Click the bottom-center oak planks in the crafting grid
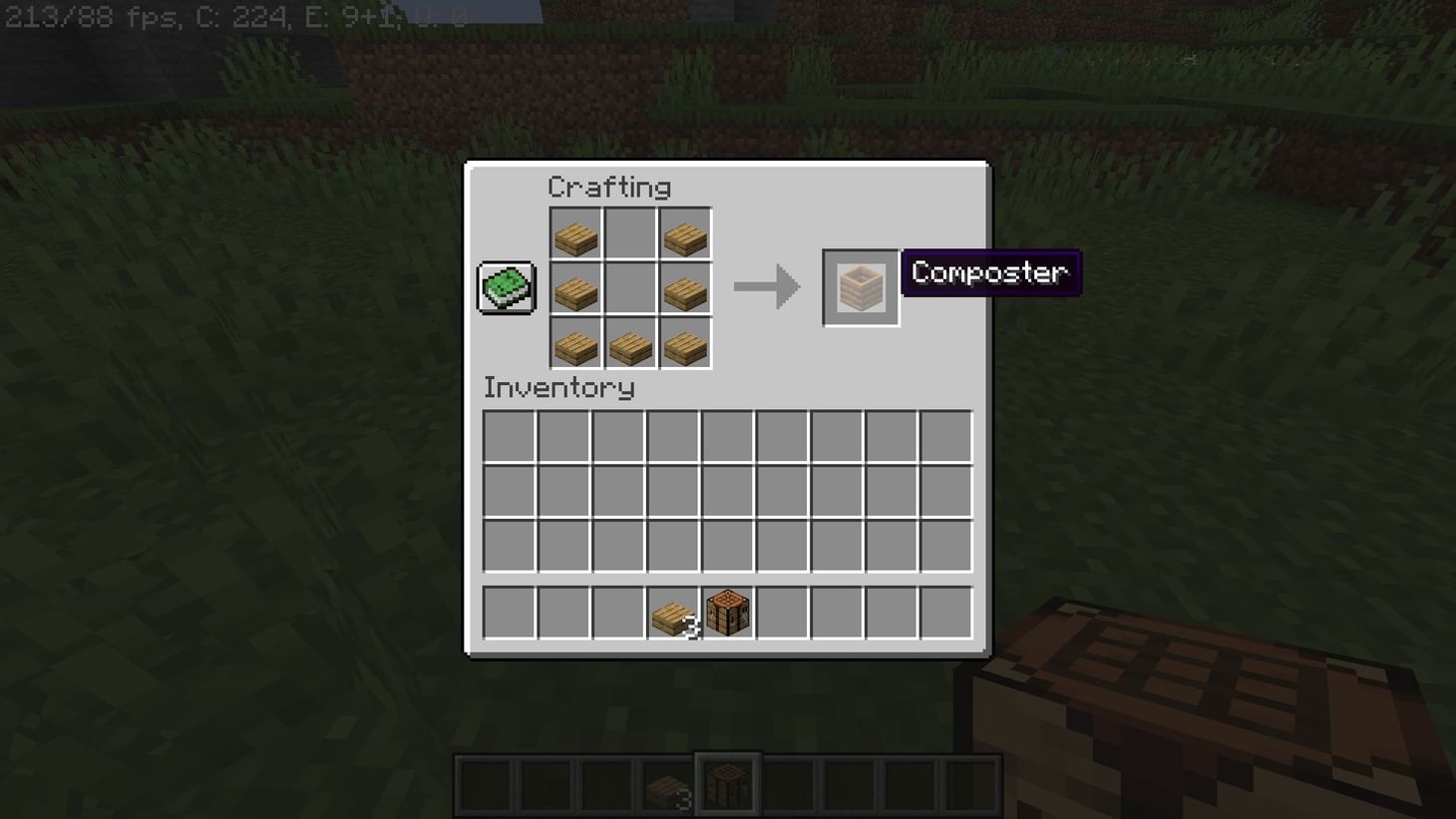Image resolution: width=1456 pixels, height=819 pixels. (630, 346)
